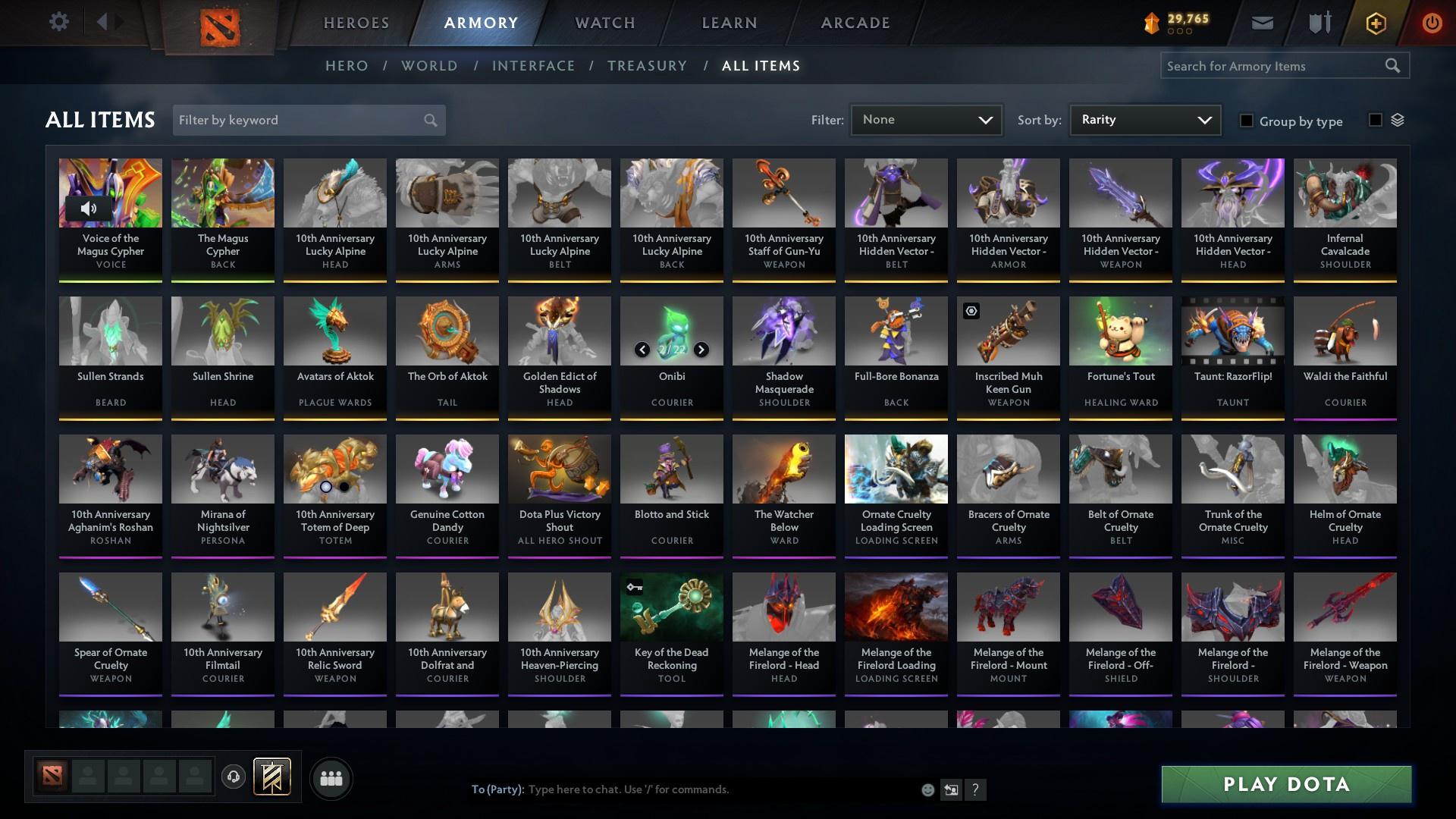This screenshot has height=819, width=1456.
Task: Click the power/disconnect icon top right
Action: 1432,22
